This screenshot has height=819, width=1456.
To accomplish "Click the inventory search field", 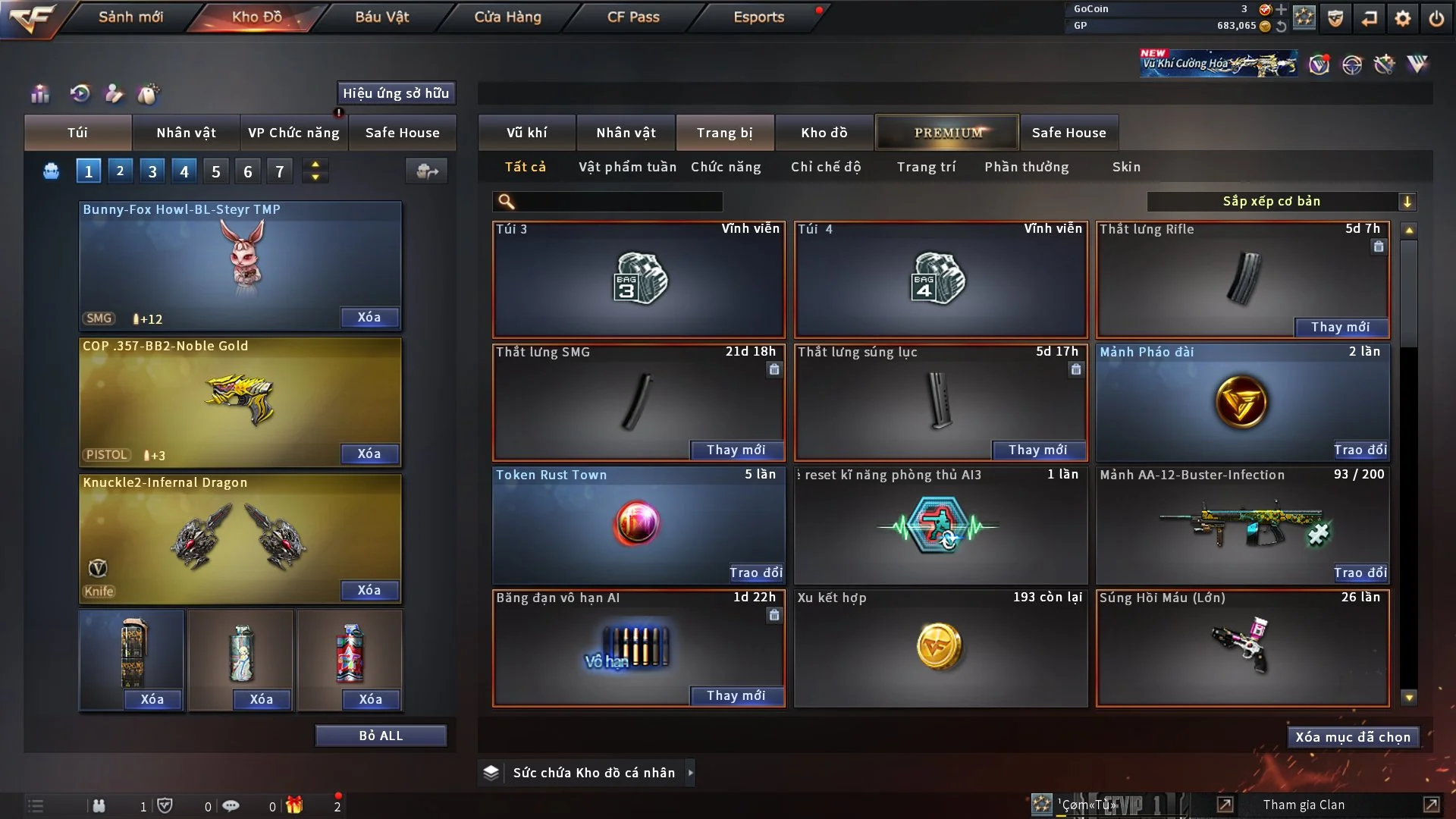I will (x=618, y=202).
